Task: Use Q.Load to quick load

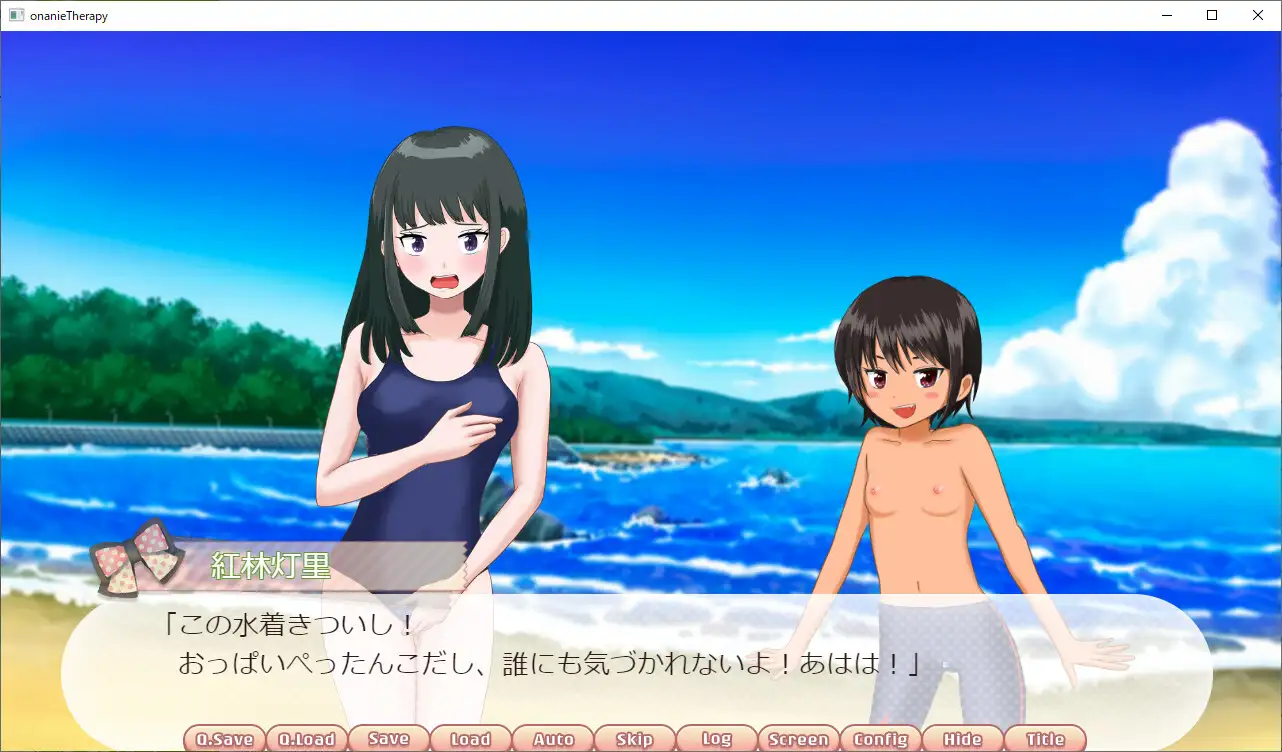Action: point(306,739)
